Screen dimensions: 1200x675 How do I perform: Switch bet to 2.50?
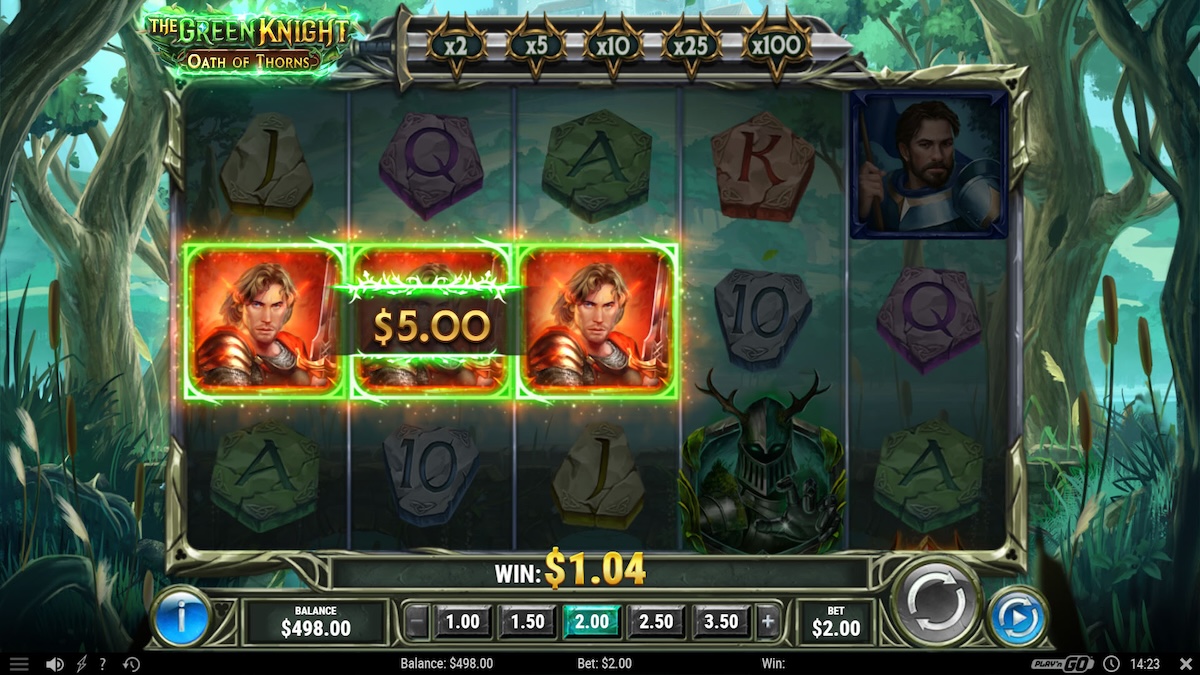click(656, 622)
